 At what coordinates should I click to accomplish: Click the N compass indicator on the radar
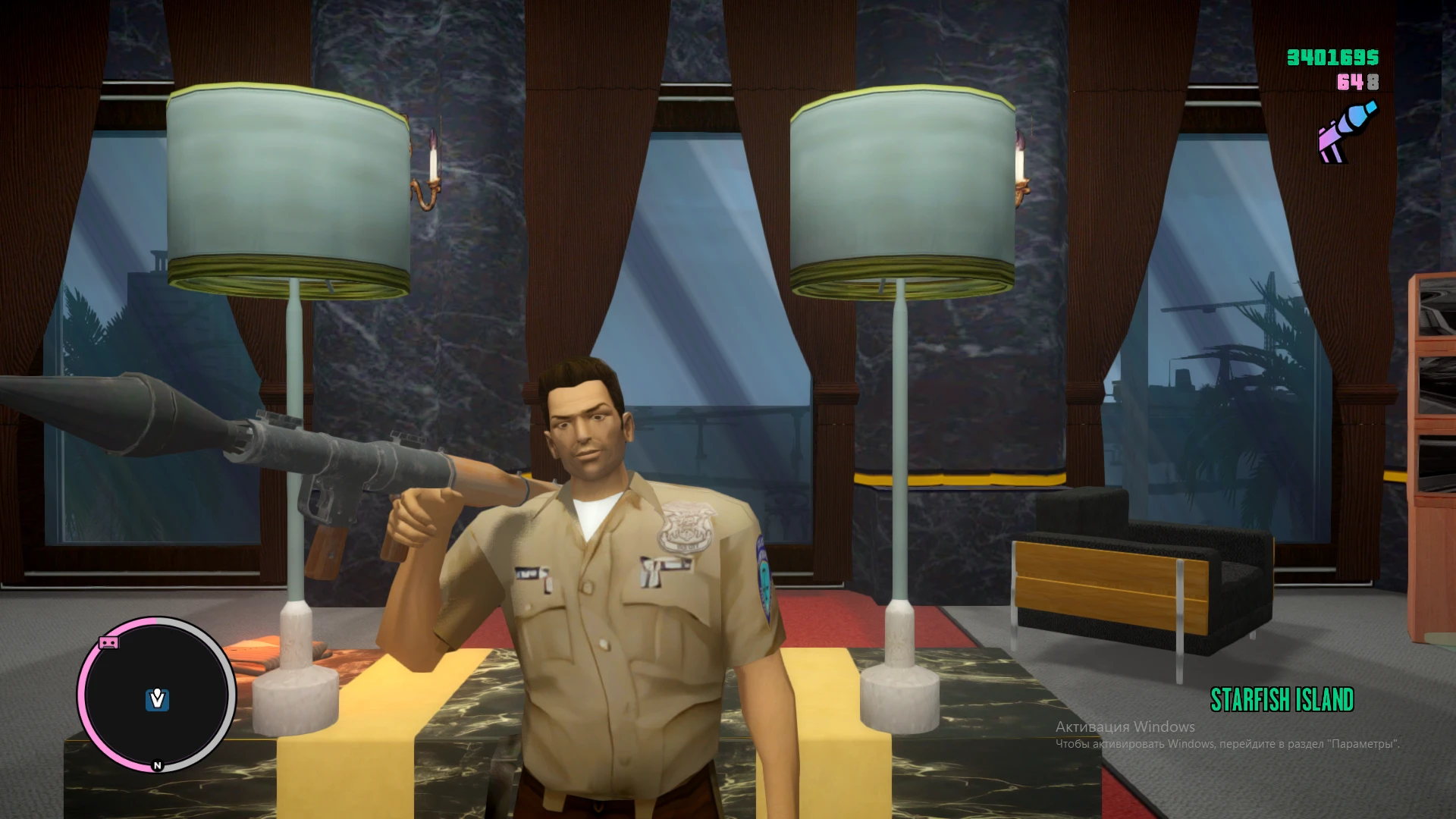point(157,765)
